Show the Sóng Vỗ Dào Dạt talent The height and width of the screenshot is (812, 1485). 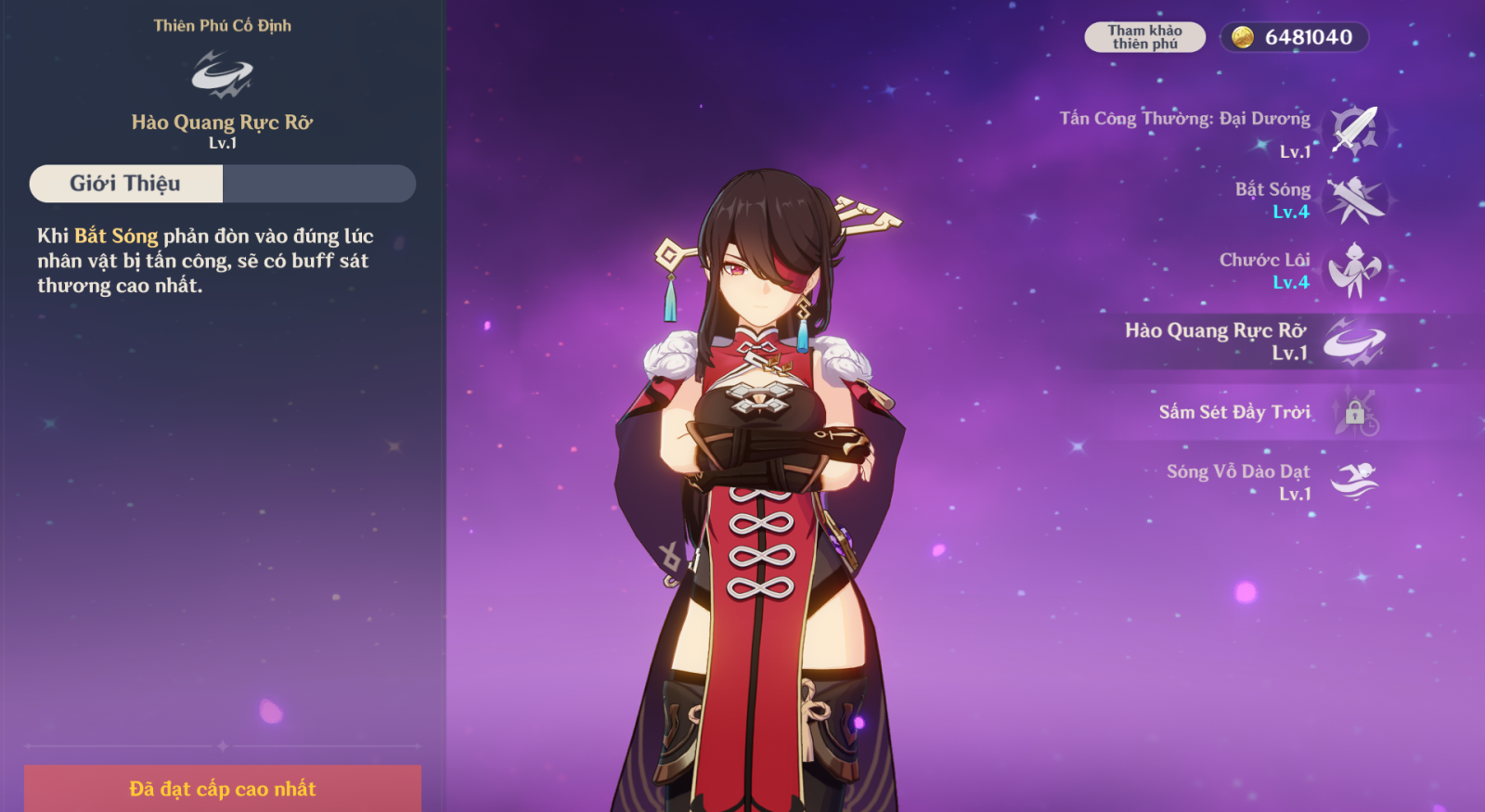[x=1354, y=482]
